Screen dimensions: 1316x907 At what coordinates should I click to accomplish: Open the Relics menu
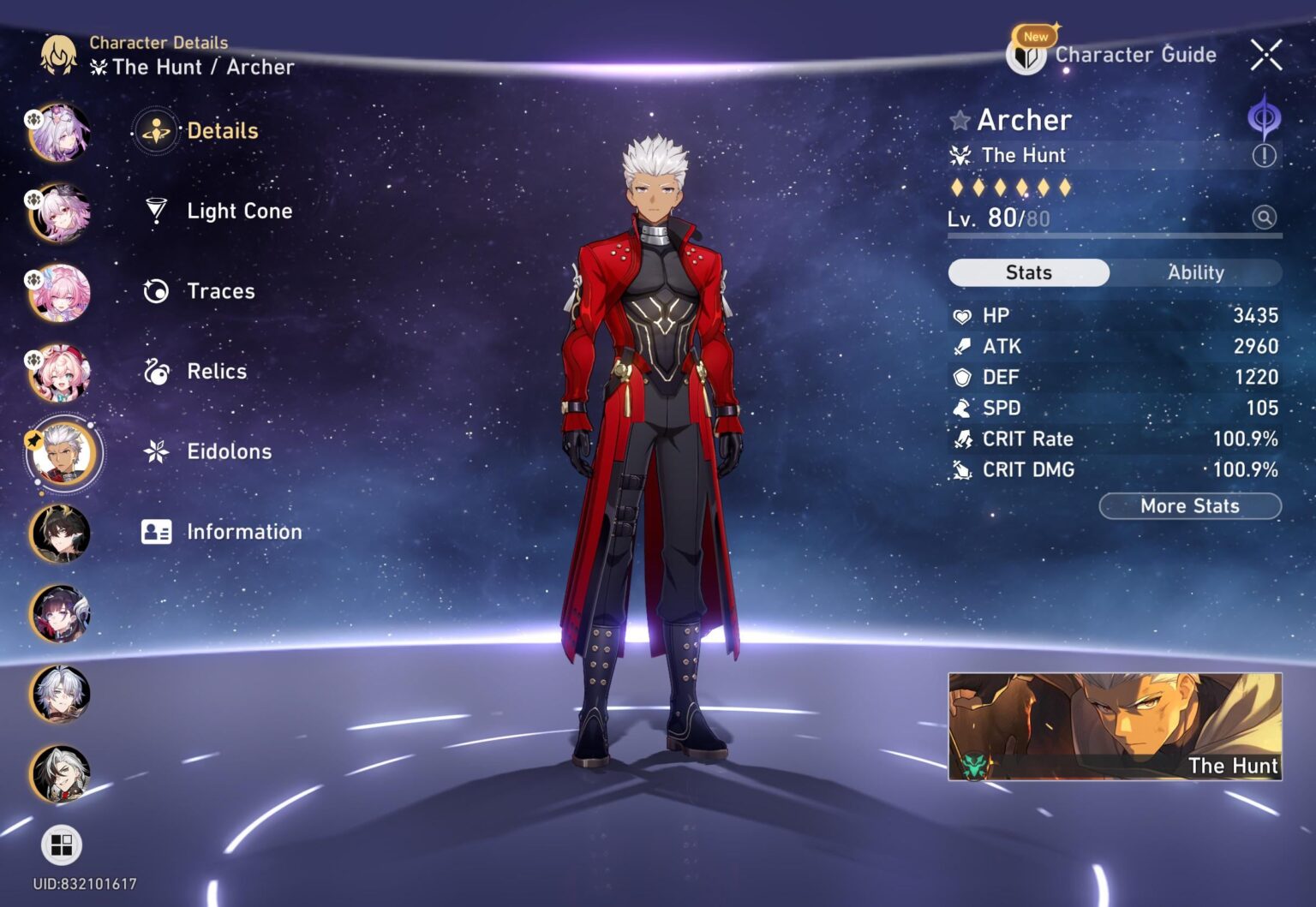pos(216,372)
